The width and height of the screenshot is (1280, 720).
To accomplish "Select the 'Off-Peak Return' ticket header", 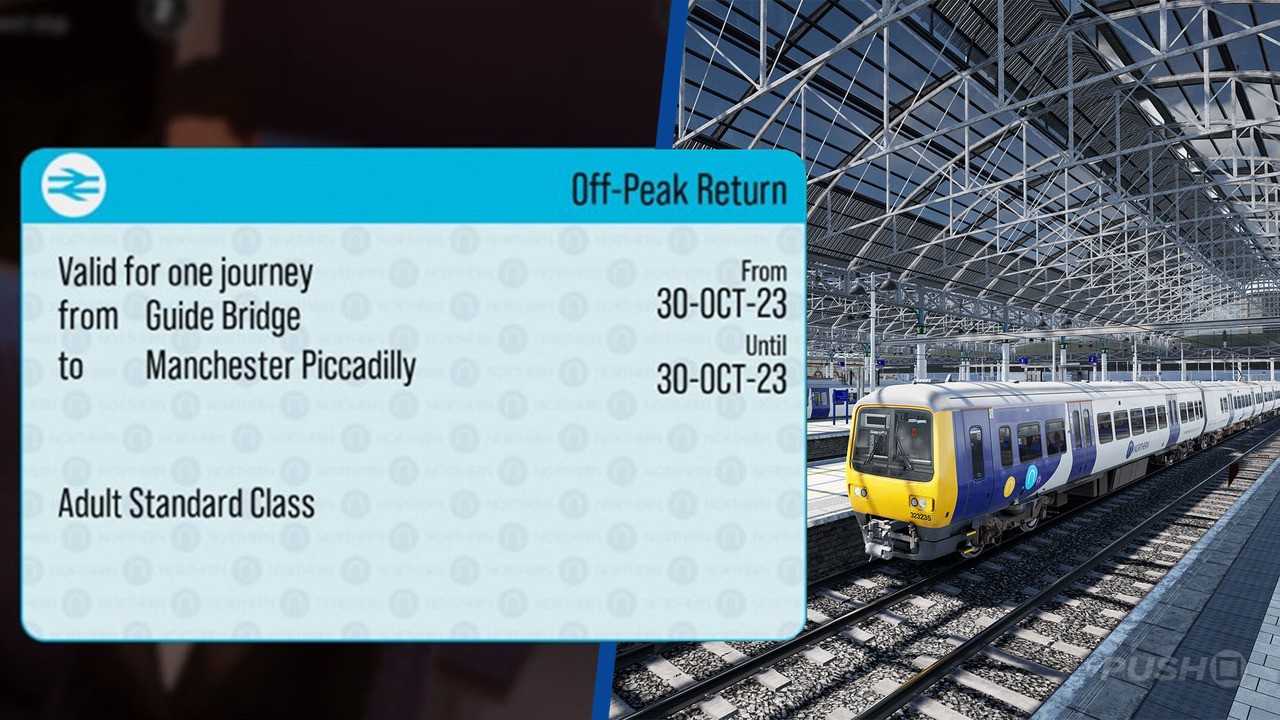I will point(680,186).
